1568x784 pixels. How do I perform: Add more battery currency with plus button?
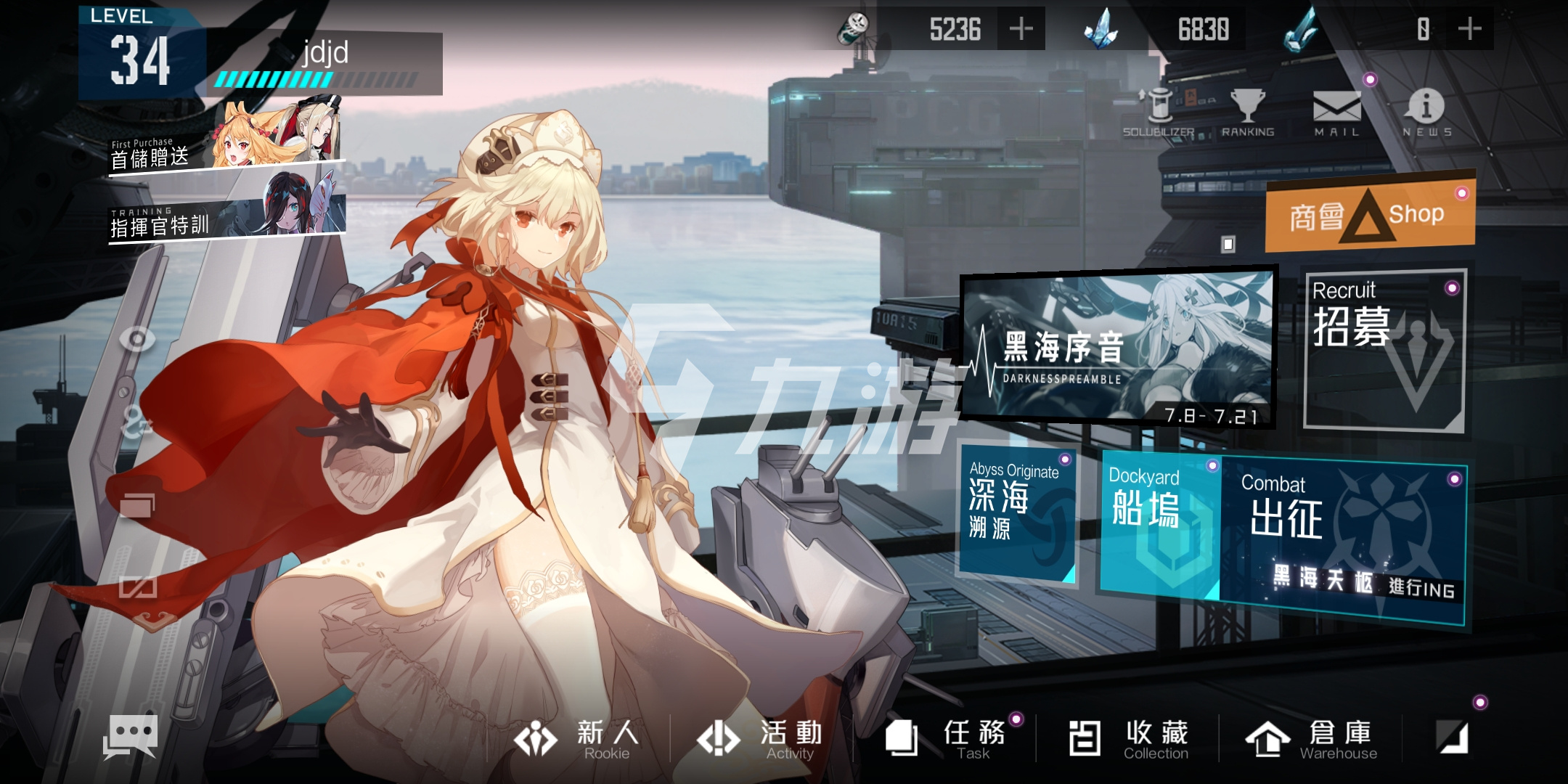coord(1021,29)
